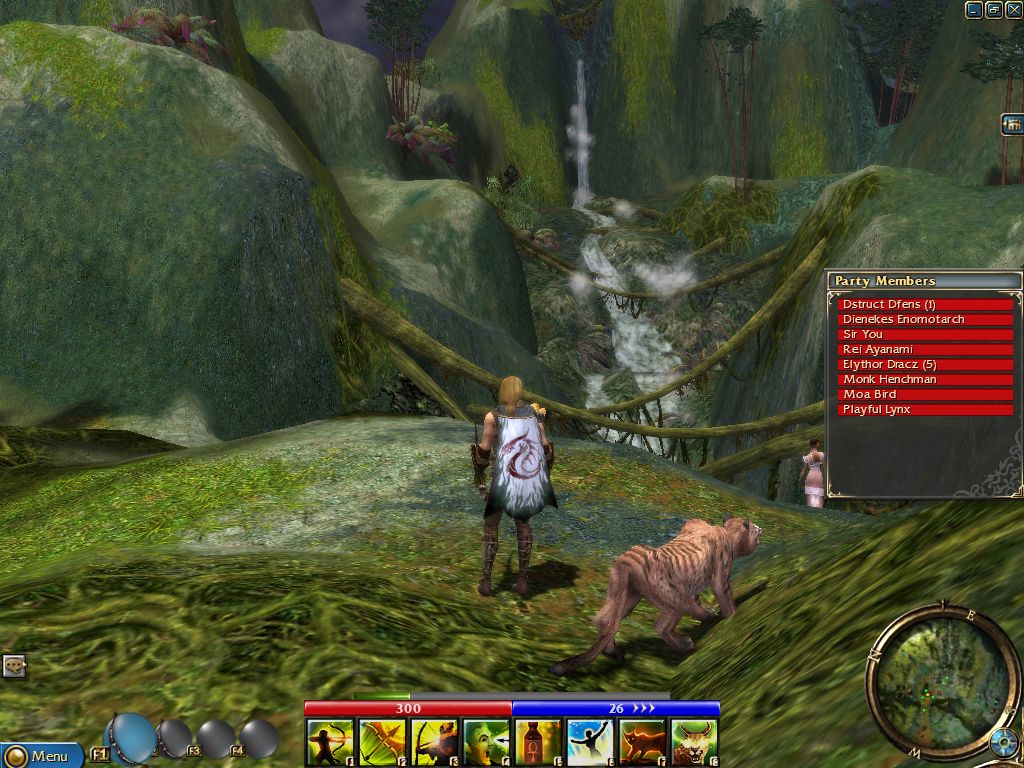Choose Rei Ayanami from party members
The height and width of the screenshot is (768, 1024).
pyautogui.click(x=925, y=349)
